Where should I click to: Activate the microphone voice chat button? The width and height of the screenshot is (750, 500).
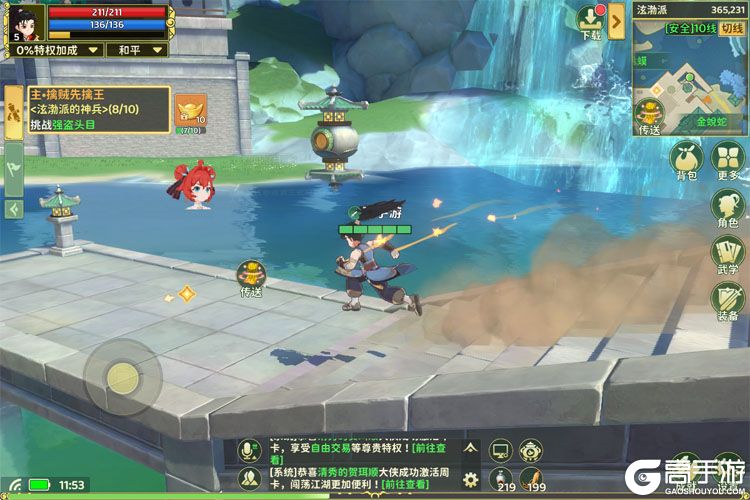249,452
